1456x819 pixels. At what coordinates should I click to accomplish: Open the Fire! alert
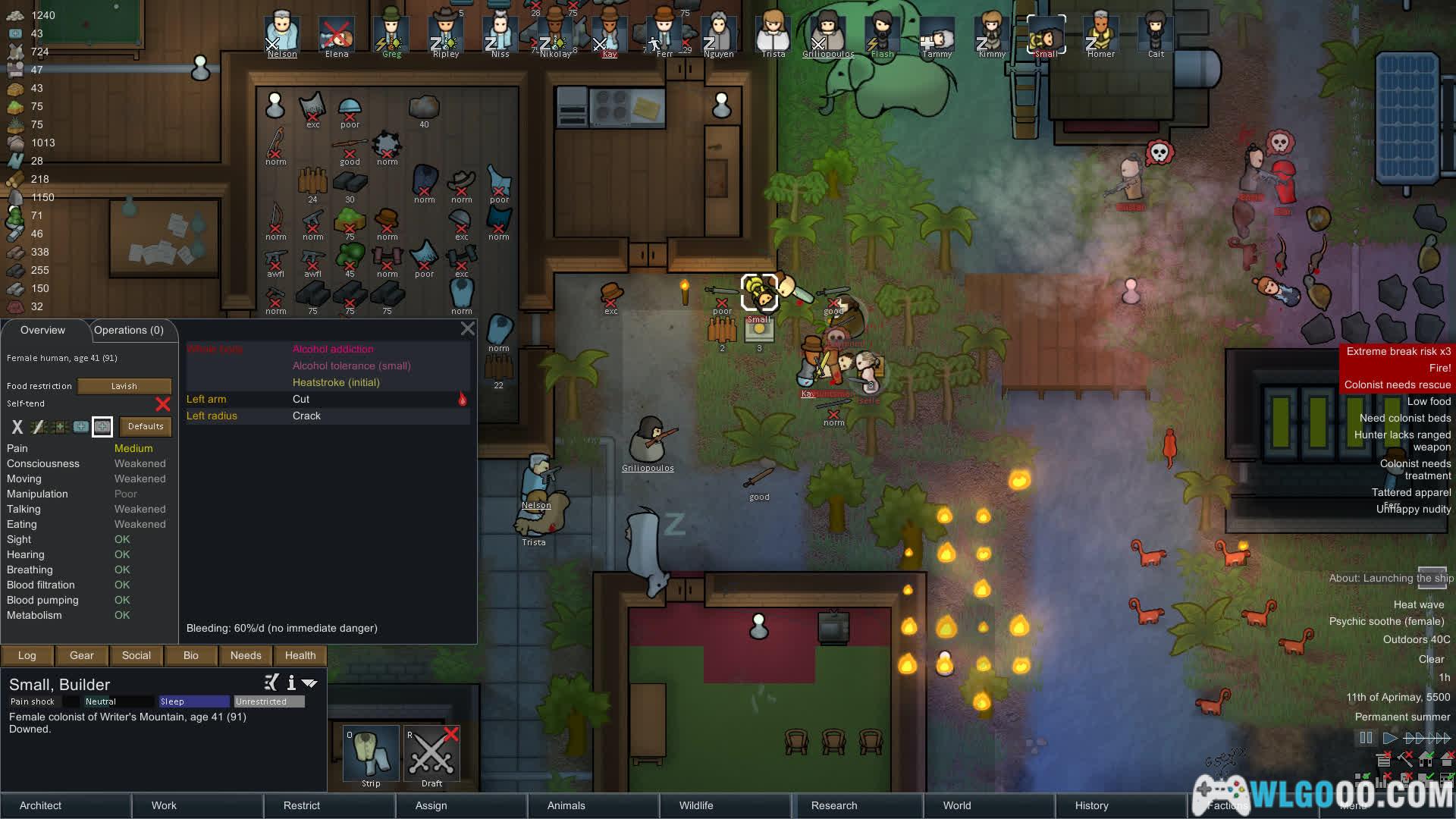pyautogui.click(x=1396, y=368)
